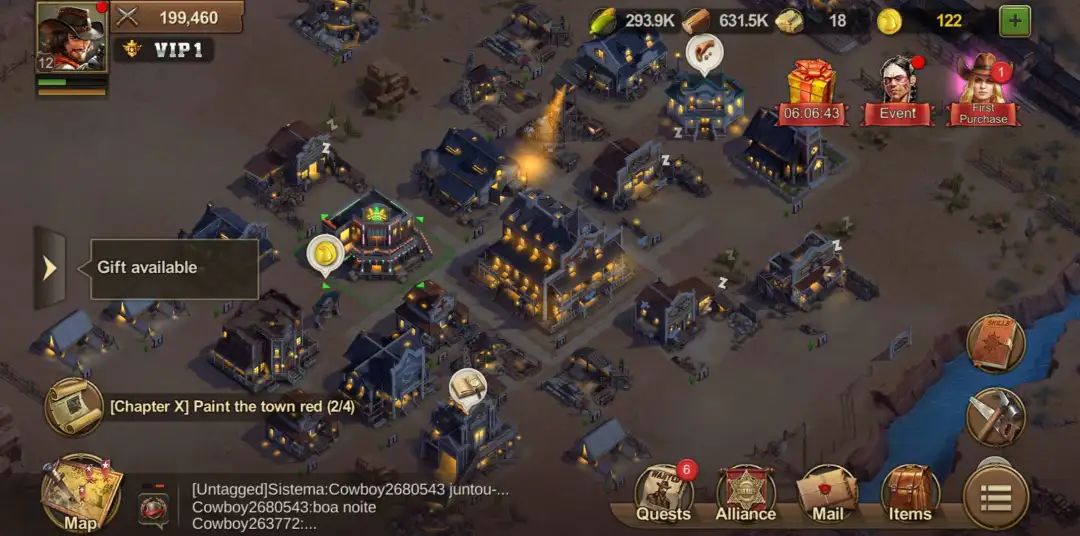Viewport: 1080px width, 536px height.
Task: Tap the green plus to buy gold
Action: 1015,20
